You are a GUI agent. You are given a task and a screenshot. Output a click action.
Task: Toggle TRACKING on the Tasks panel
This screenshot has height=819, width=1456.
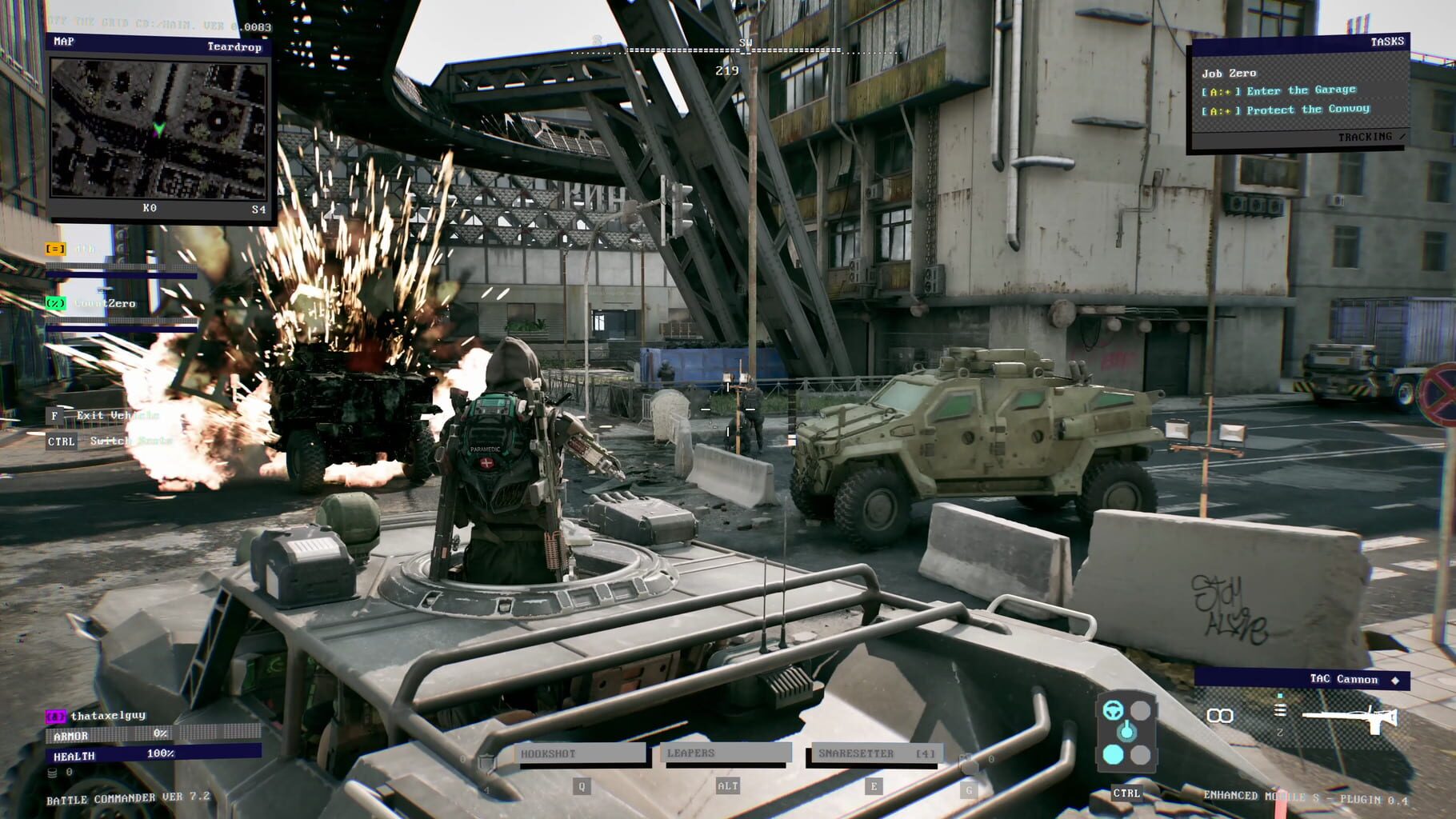1368,138
